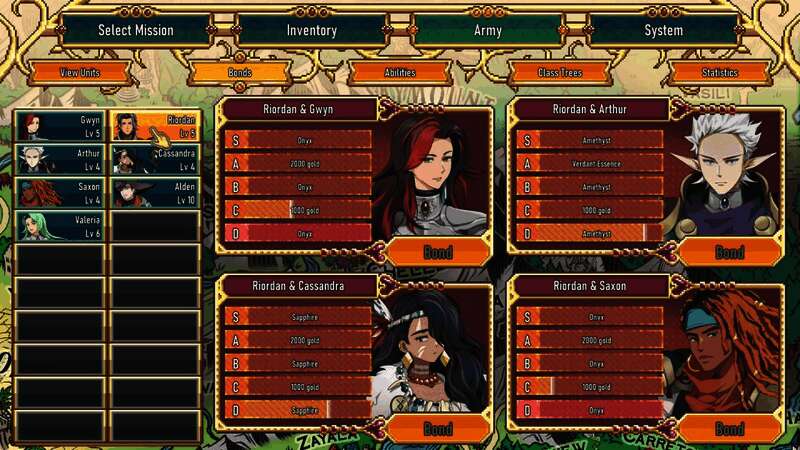This screenshot has height=450, width=800.
Task: Activate the Riordan & Arthur Bond button
Action: point(729,251)
